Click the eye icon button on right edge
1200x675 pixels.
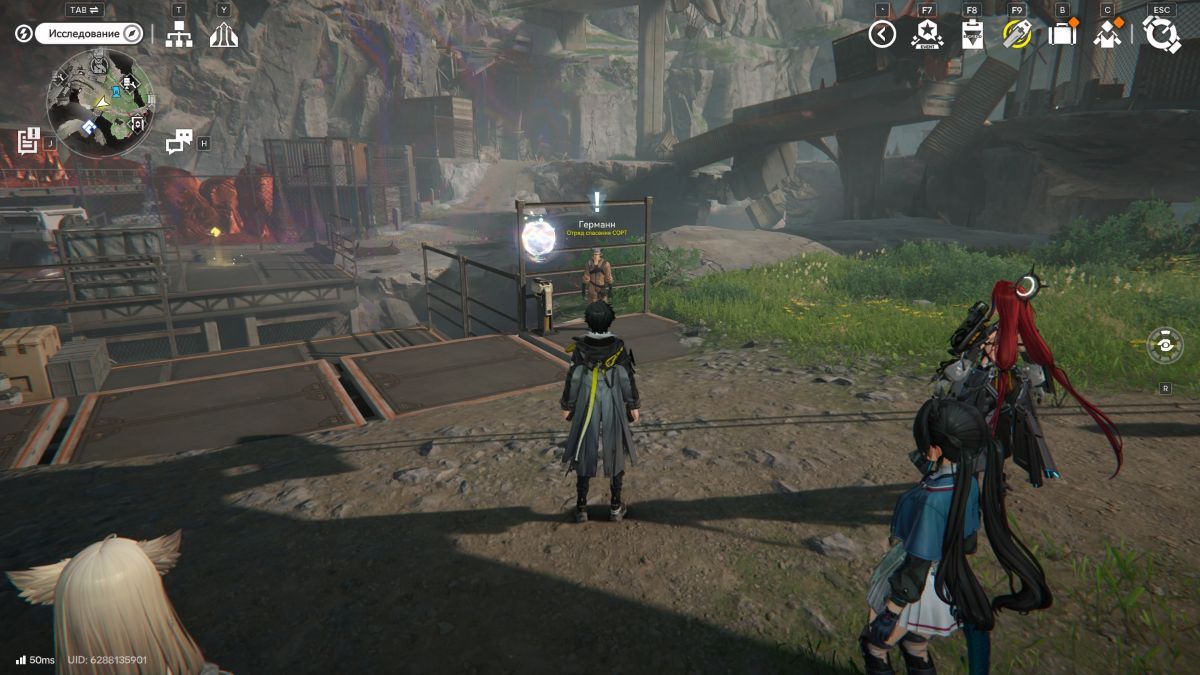(x=1165, y=345)
